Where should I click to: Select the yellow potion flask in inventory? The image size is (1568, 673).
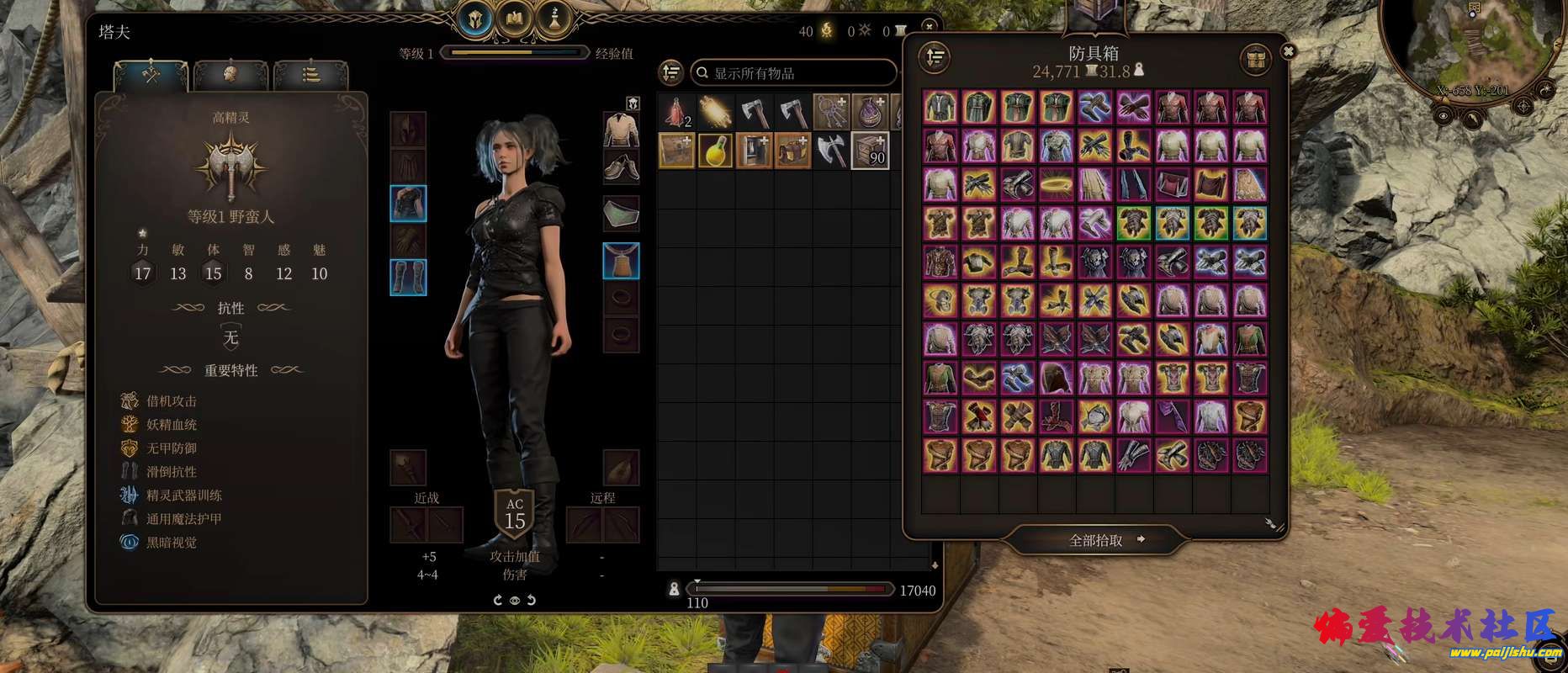(x=715, y=151)
